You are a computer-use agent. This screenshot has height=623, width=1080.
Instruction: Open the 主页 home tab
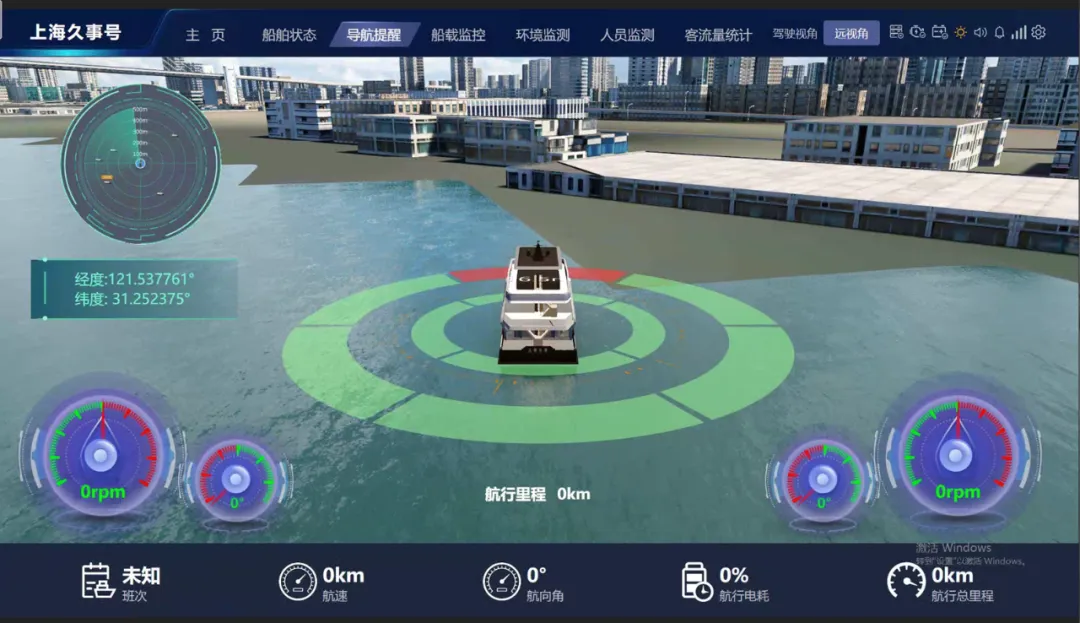tap(205, 35)
